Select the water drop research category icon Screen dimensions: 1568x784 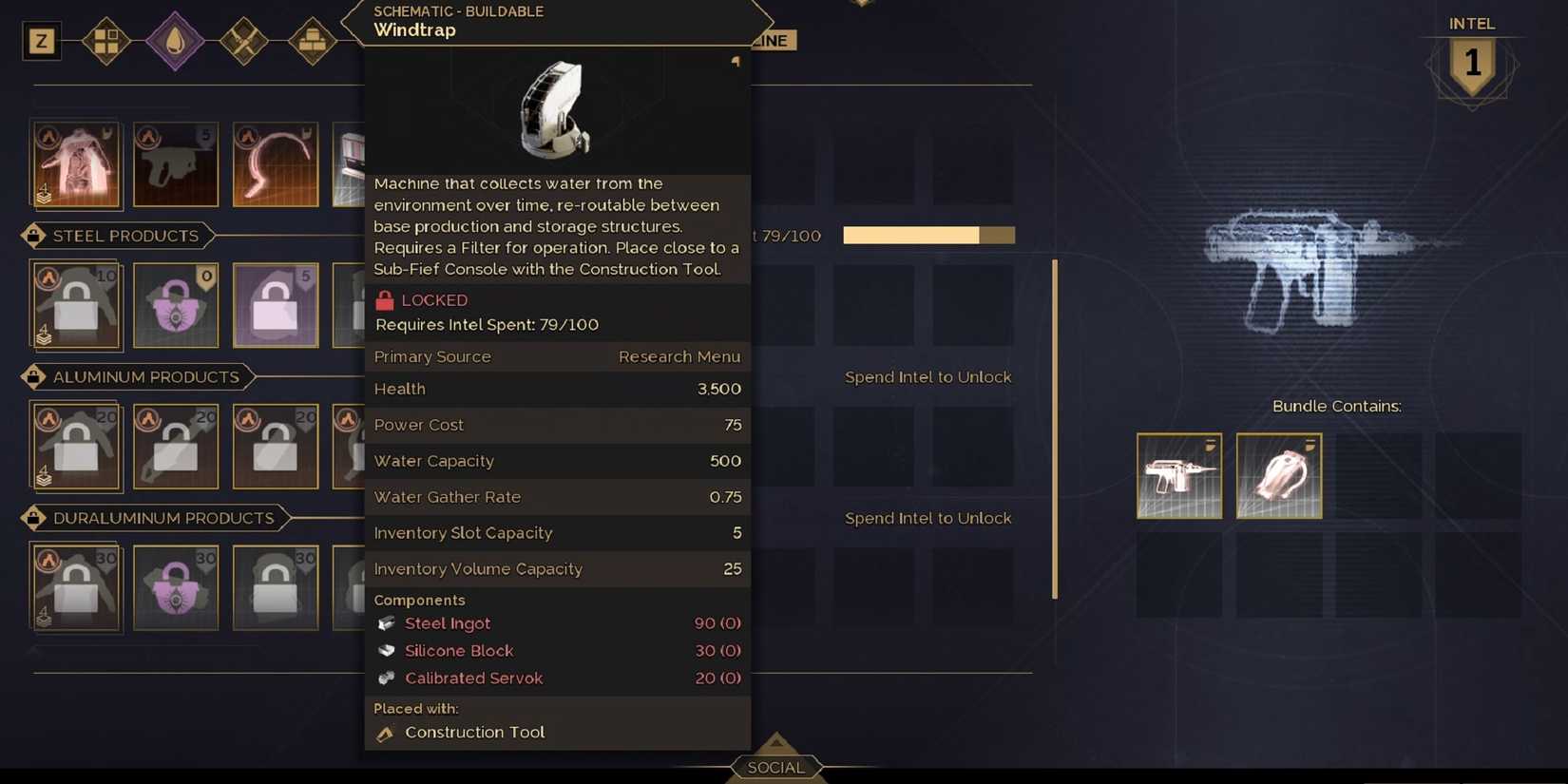175,41
